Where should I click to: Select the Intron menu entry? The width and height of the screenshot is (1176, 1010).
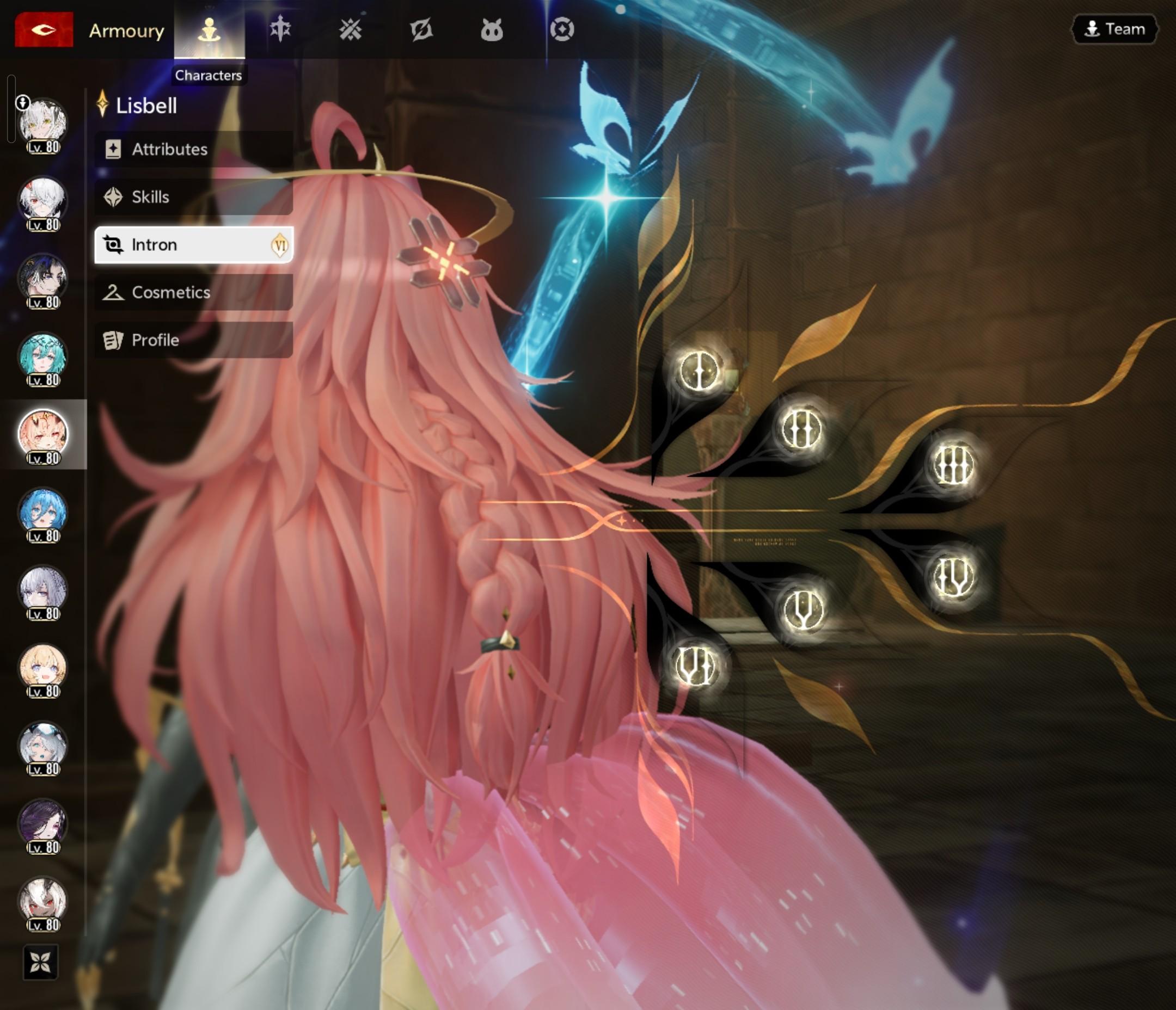tap(193, 244)
